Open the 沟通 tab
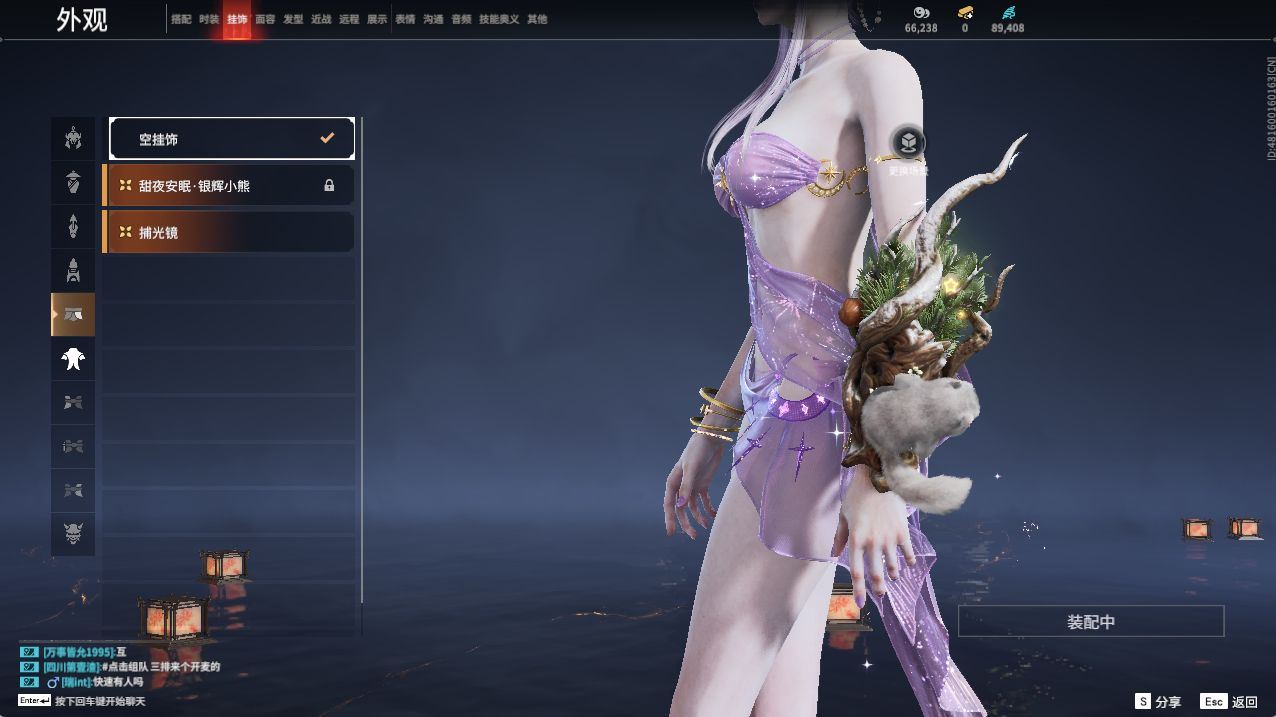 (x=433, y=19)
